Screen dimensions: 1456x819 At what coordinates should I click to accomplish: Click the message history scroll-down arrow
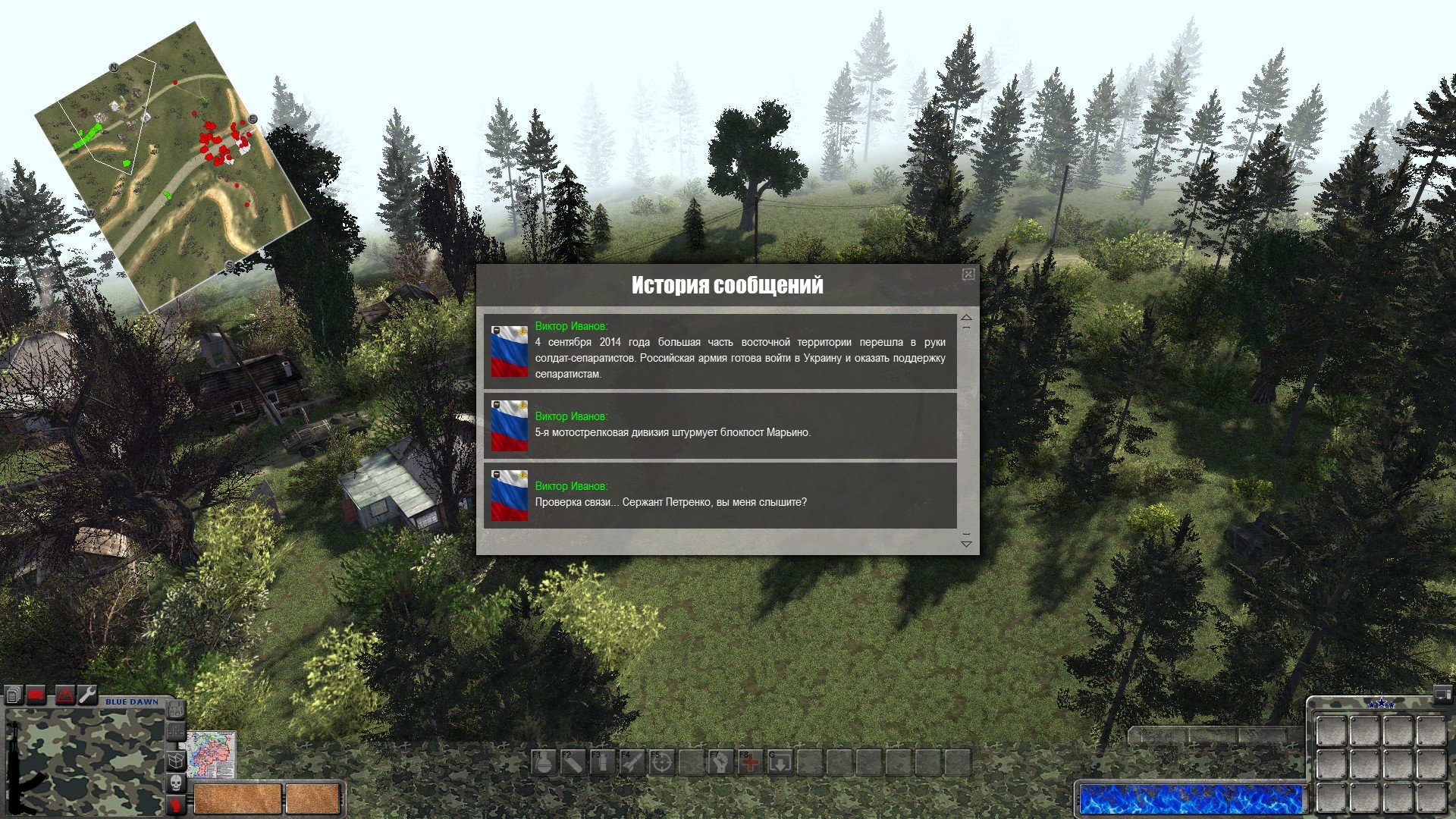pos(966,543)
